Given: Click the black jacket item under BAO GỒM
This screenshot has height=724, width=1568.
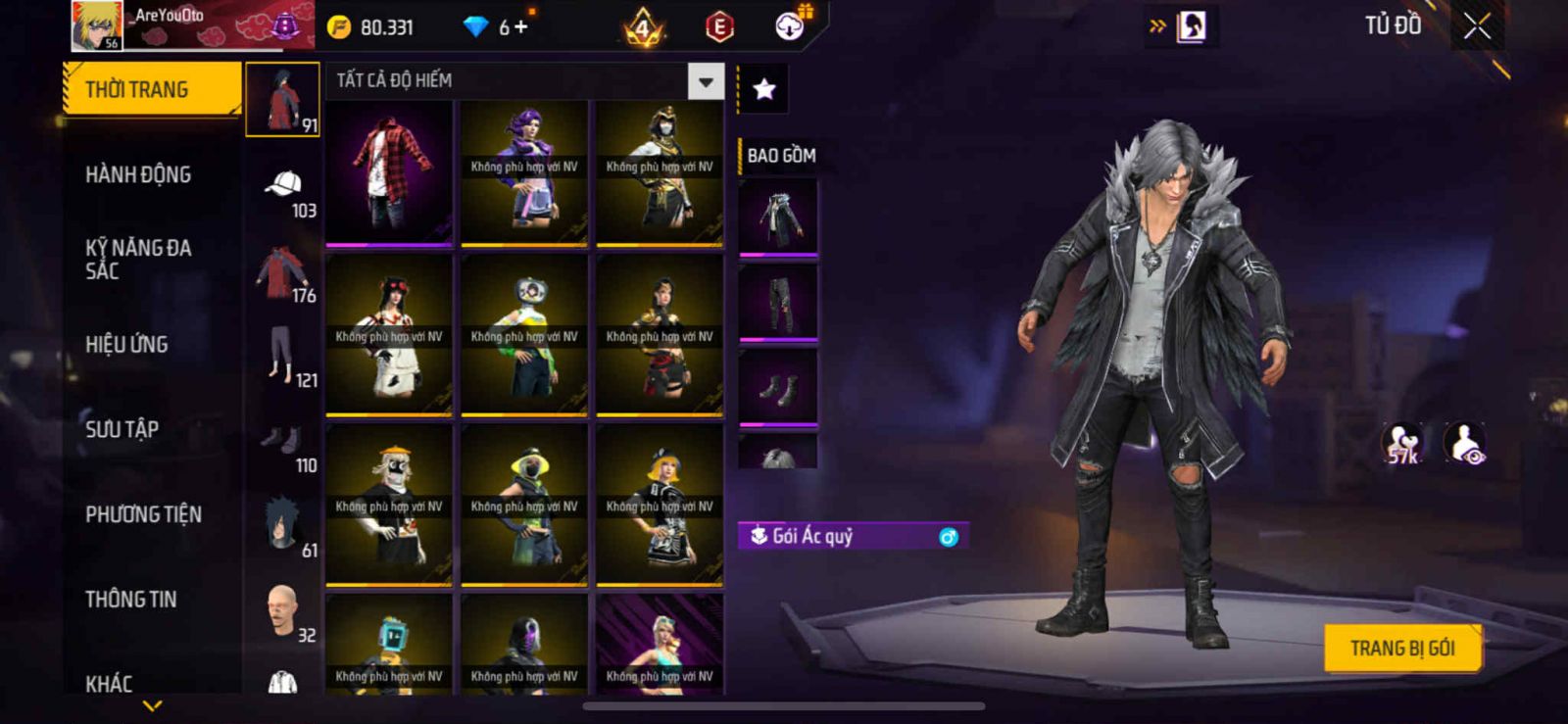Looking at the screenshot, I should (778, 217).
